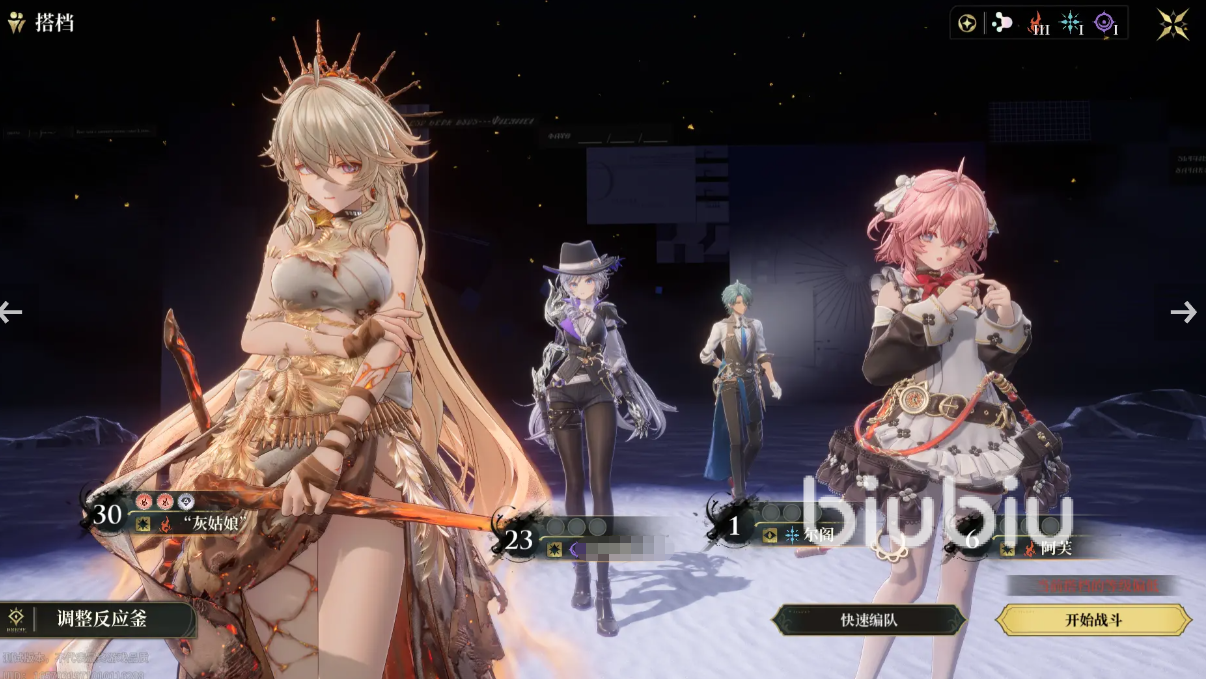Click the gold circular star emblem
Viewport: 1206px width, 679px height.
click(967, 24)
